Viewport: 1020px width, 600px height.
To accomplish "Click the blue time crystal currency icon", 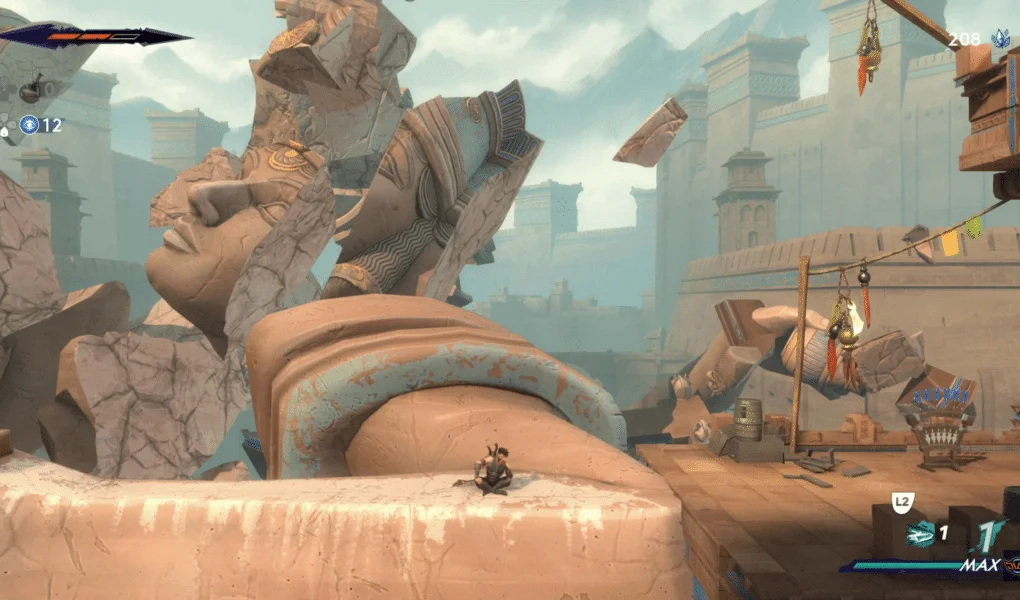I will click(x=999, y=40).
